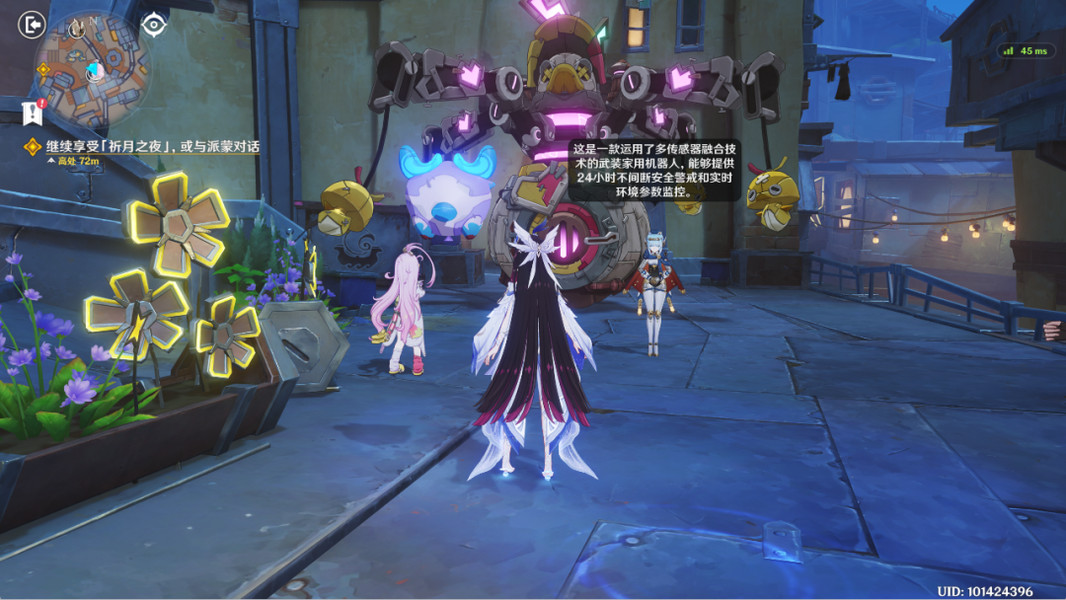Select the tracked quest objective text
This screenshot has height=600, width=1066.
pyautogui.click(x=152, y=146)
